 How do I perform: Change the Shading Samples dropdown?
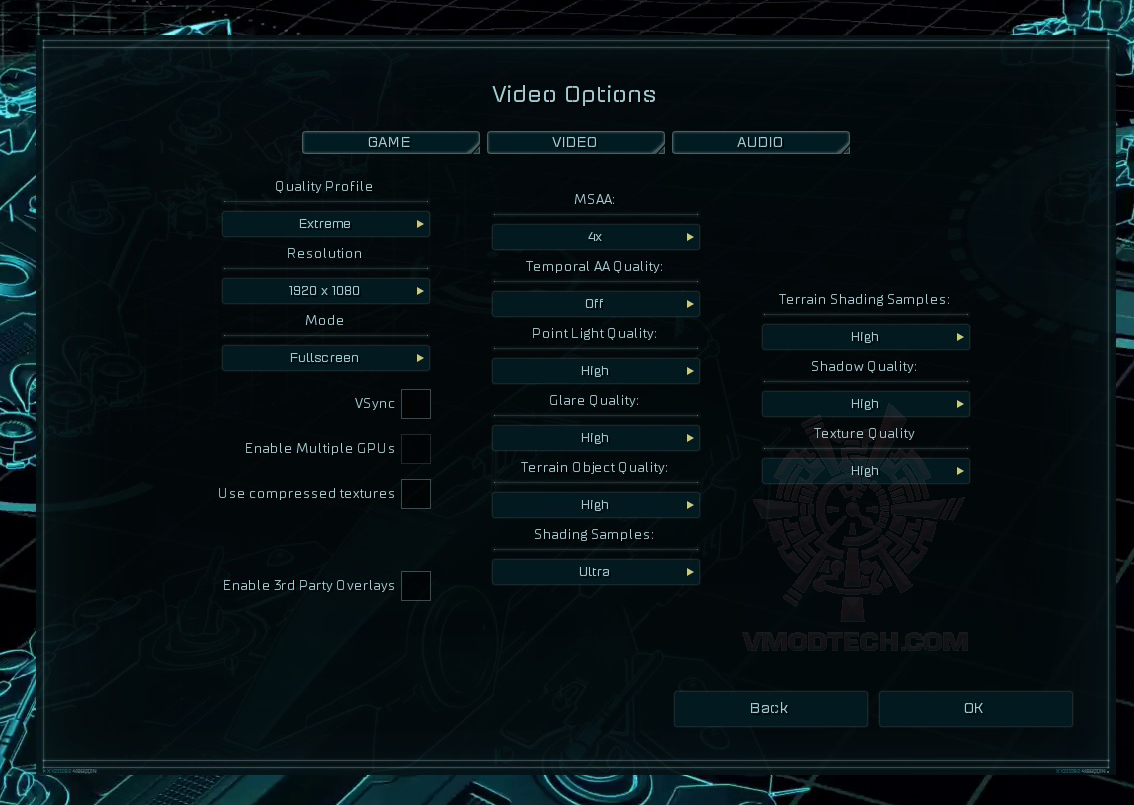pos(596,572)
